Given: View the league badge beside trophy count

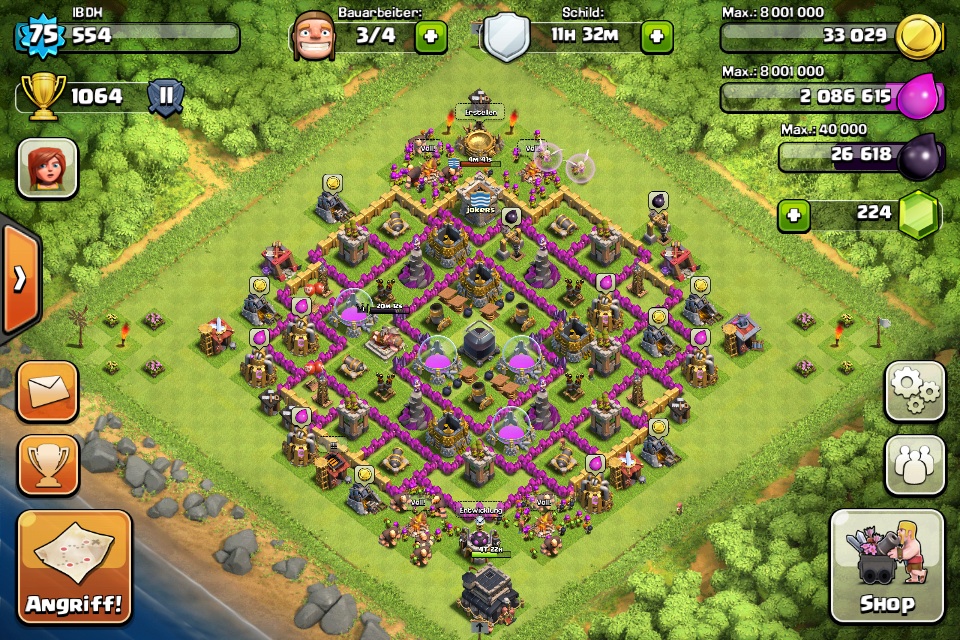Looking at the screenshot, I should tap(166, 97).
